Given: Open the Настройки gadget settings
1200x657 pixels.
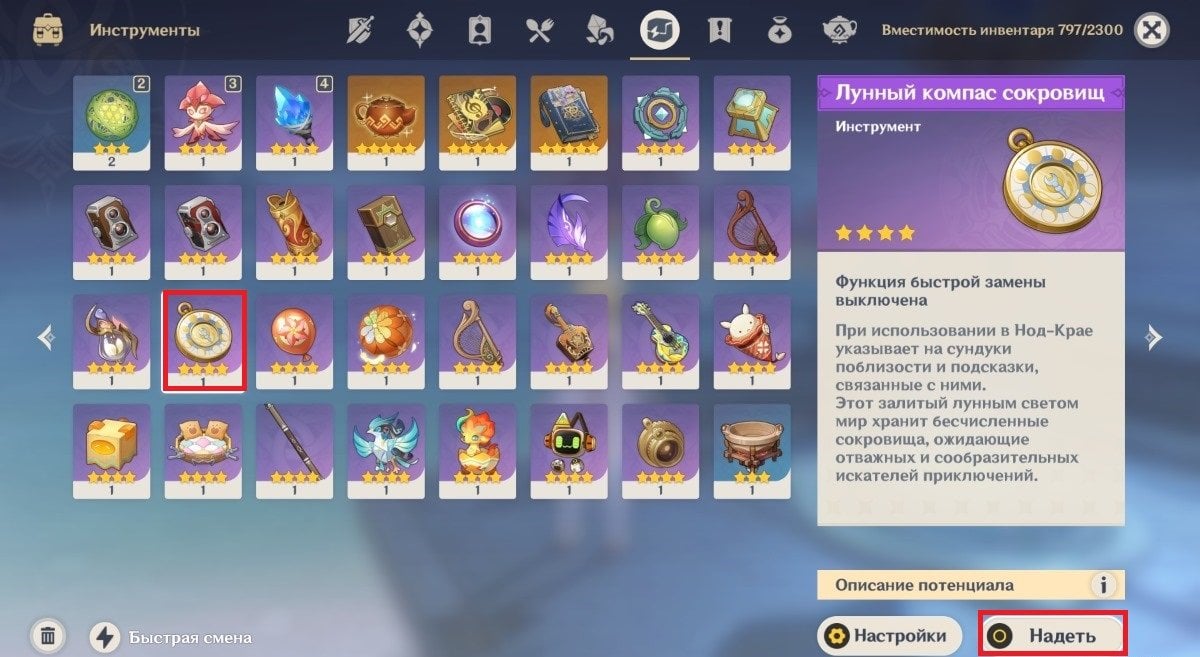Looking at the screenshot, I should [889, 635].
